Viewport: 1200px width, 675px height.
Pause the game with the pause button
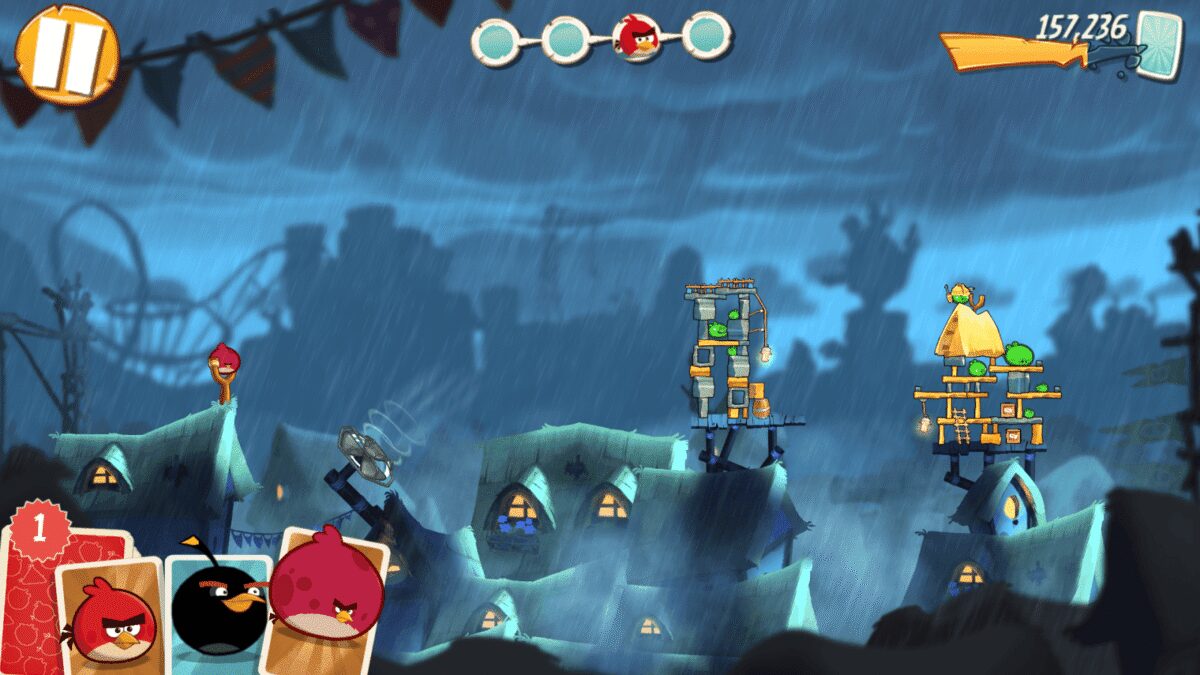(x=67, y=54)
